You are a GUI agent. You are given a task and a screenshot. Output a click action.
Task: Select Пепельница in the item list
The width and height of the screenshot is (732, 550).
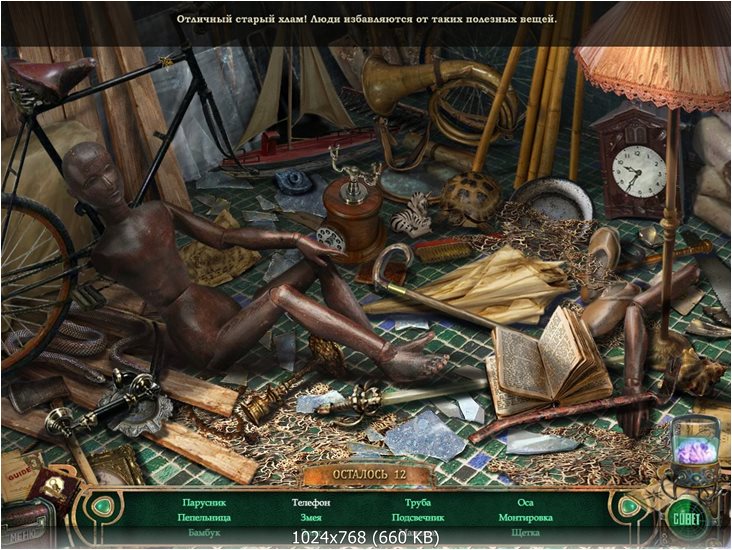click(207, 518)
